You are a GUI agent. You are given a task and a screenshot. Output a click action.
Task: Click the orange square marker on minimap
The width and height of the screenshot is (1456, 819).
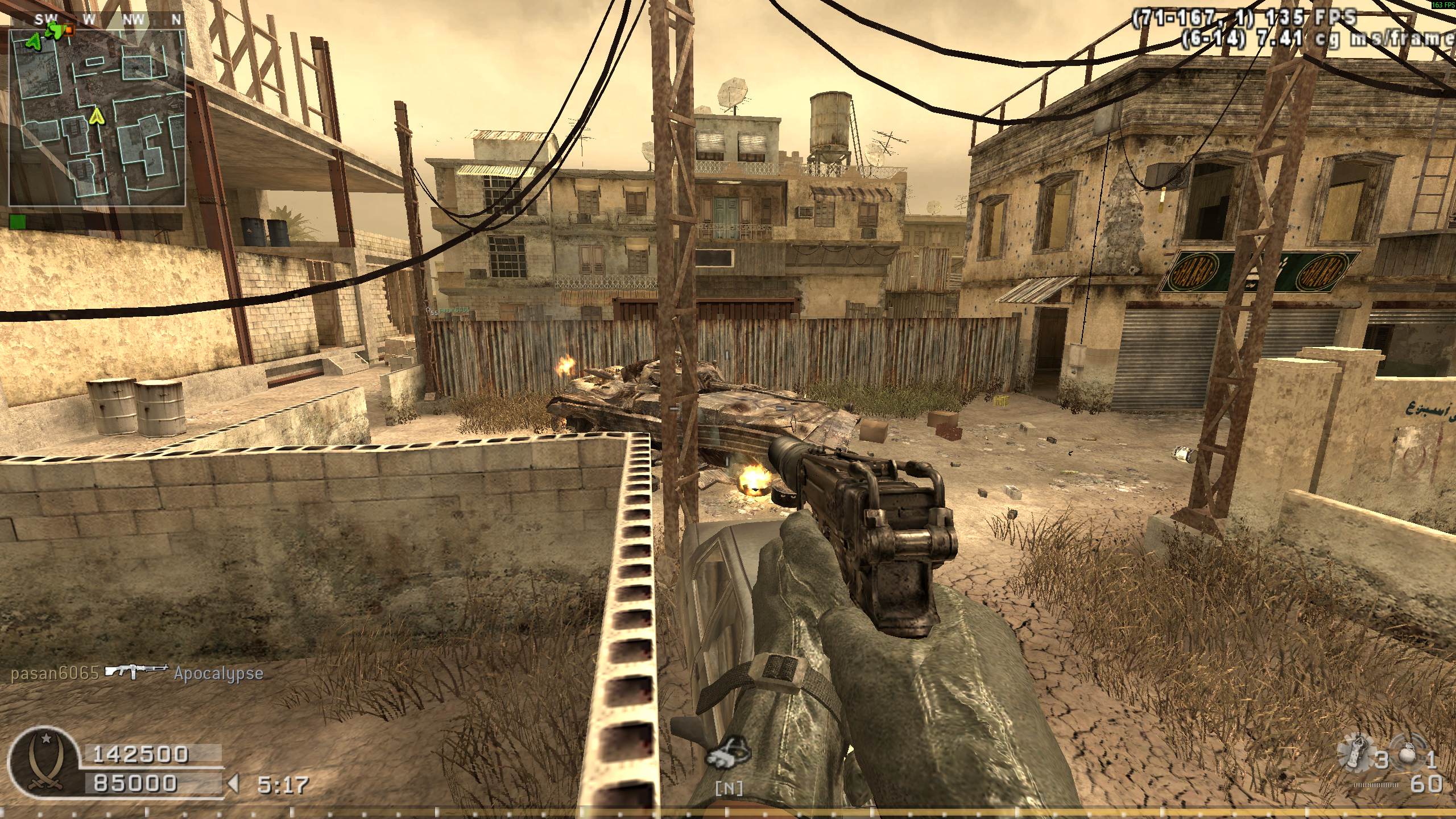[x=69, y=28]
